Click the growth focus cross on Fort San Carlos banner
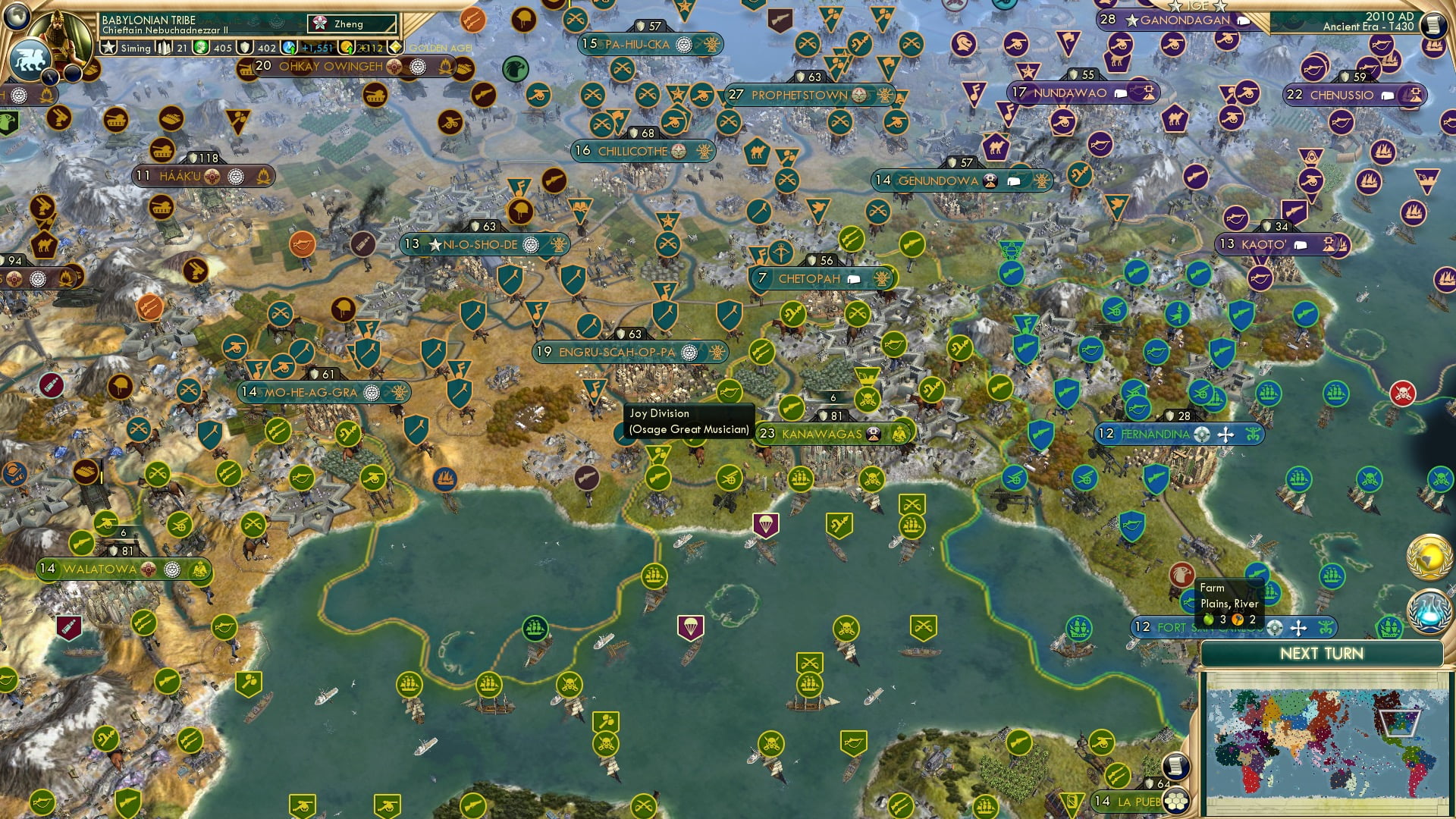 click(1298, 629)
